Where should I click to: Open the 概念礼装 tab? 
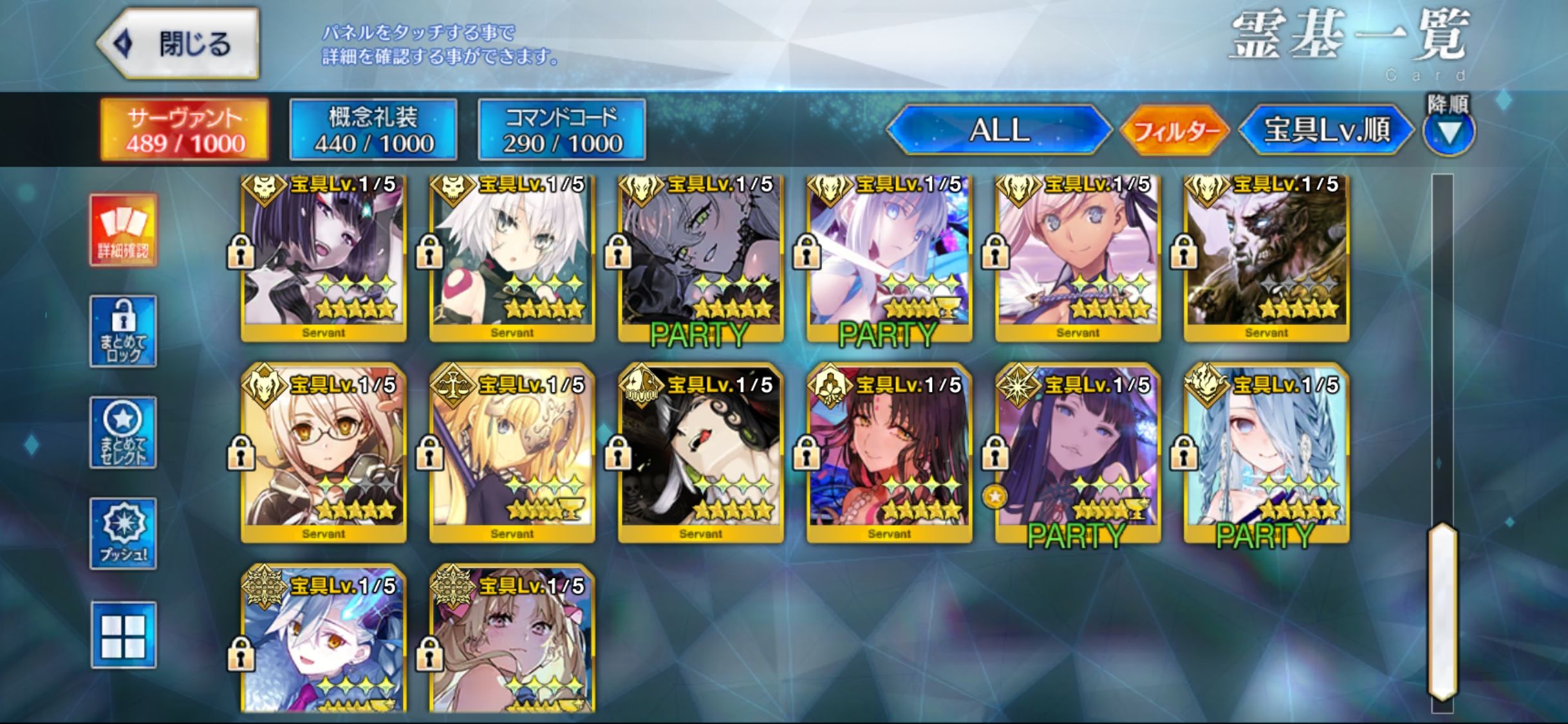pyautogui.click(x=373, y=129)
